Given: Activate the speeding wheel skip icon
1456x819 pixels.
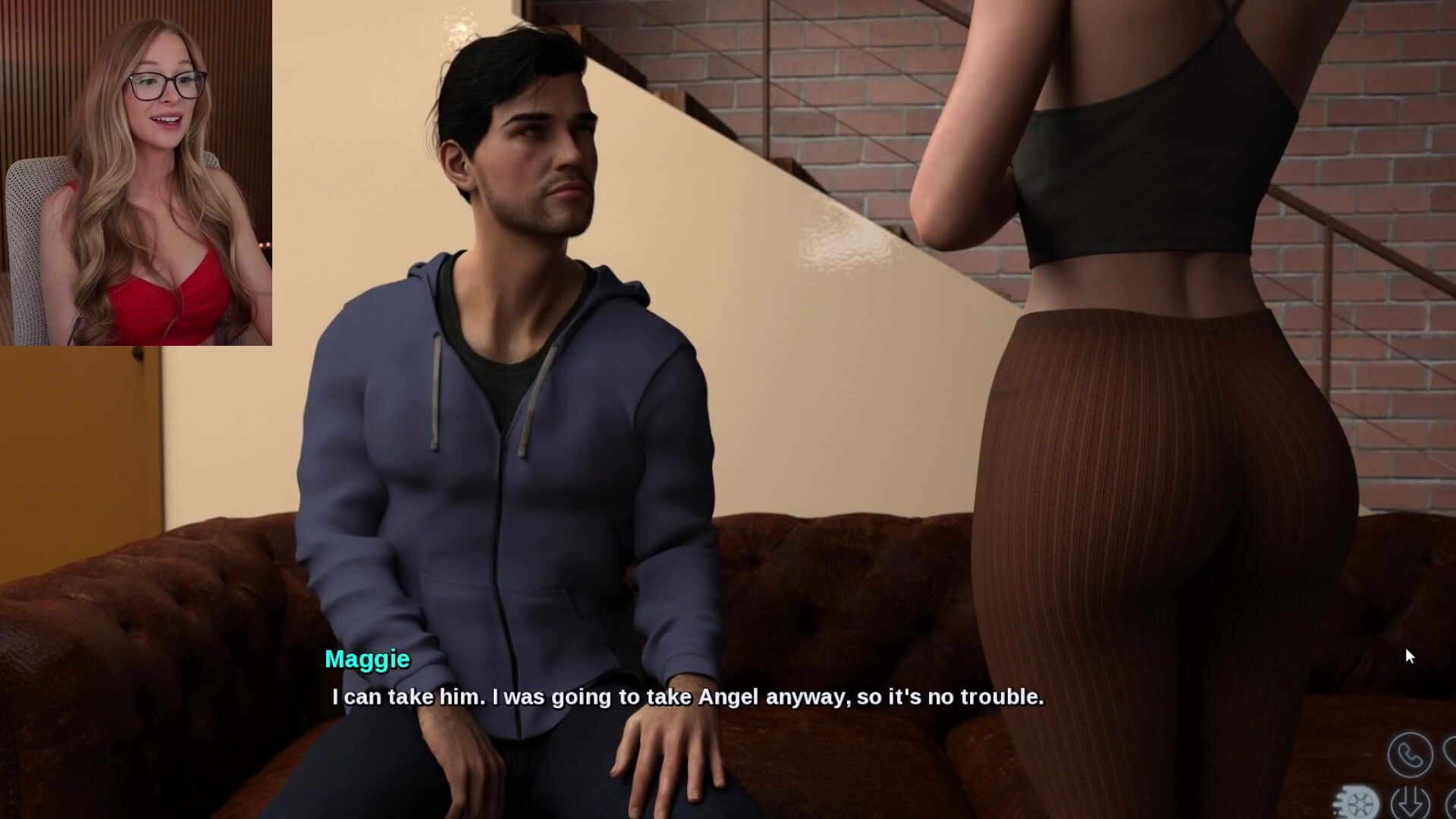Looking at the screenshot, I should click(1358, 804).
